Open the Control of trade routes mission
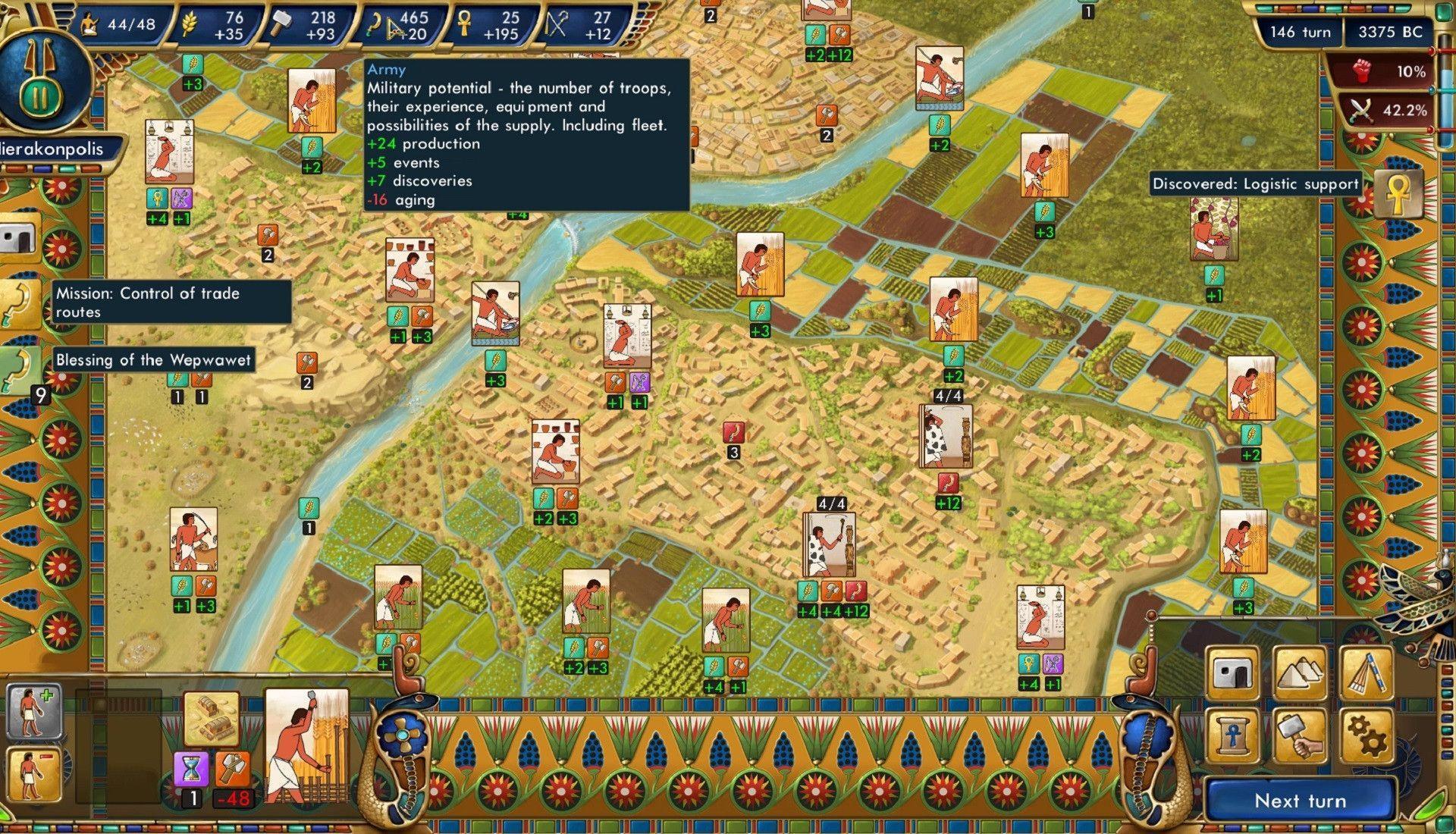The height and width of the screenshot is (834, 1456). coord(18,303)
